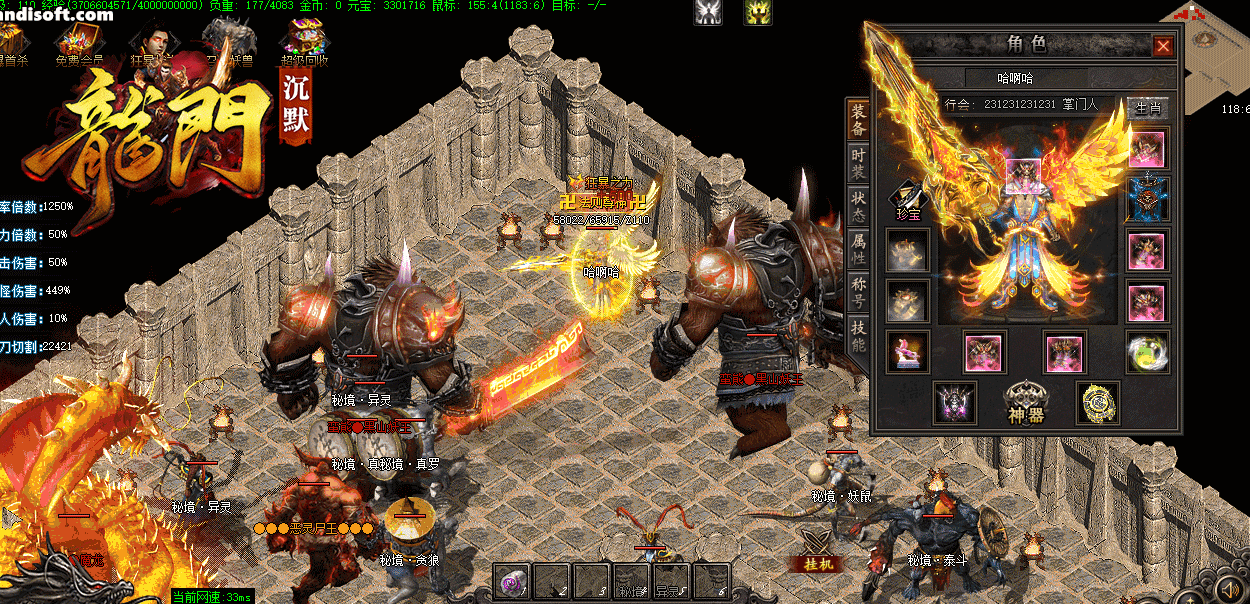1250x604 pixels.
Task: Switch to the 属性 attributes tab
Action: point(858,250)
